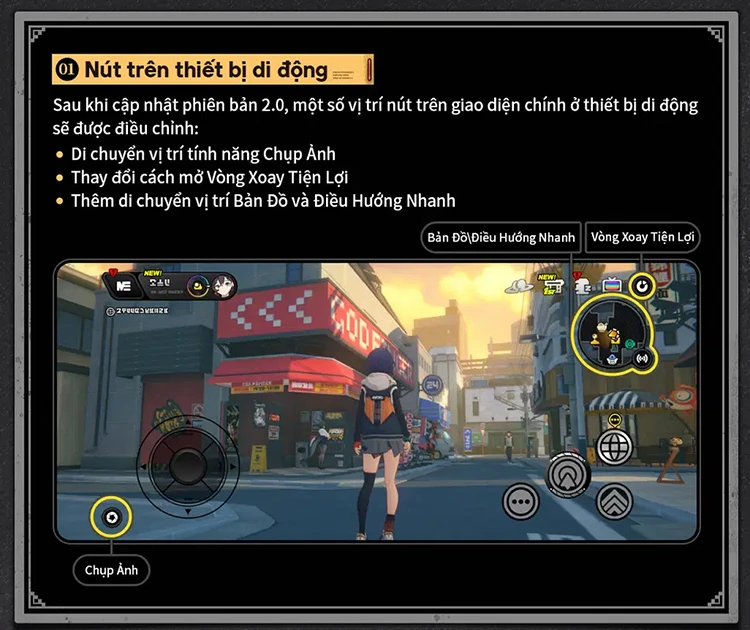Click the Vòng Xoay Tiện Lợi callout label
This screenshot has width=750, height=630.
643,237
